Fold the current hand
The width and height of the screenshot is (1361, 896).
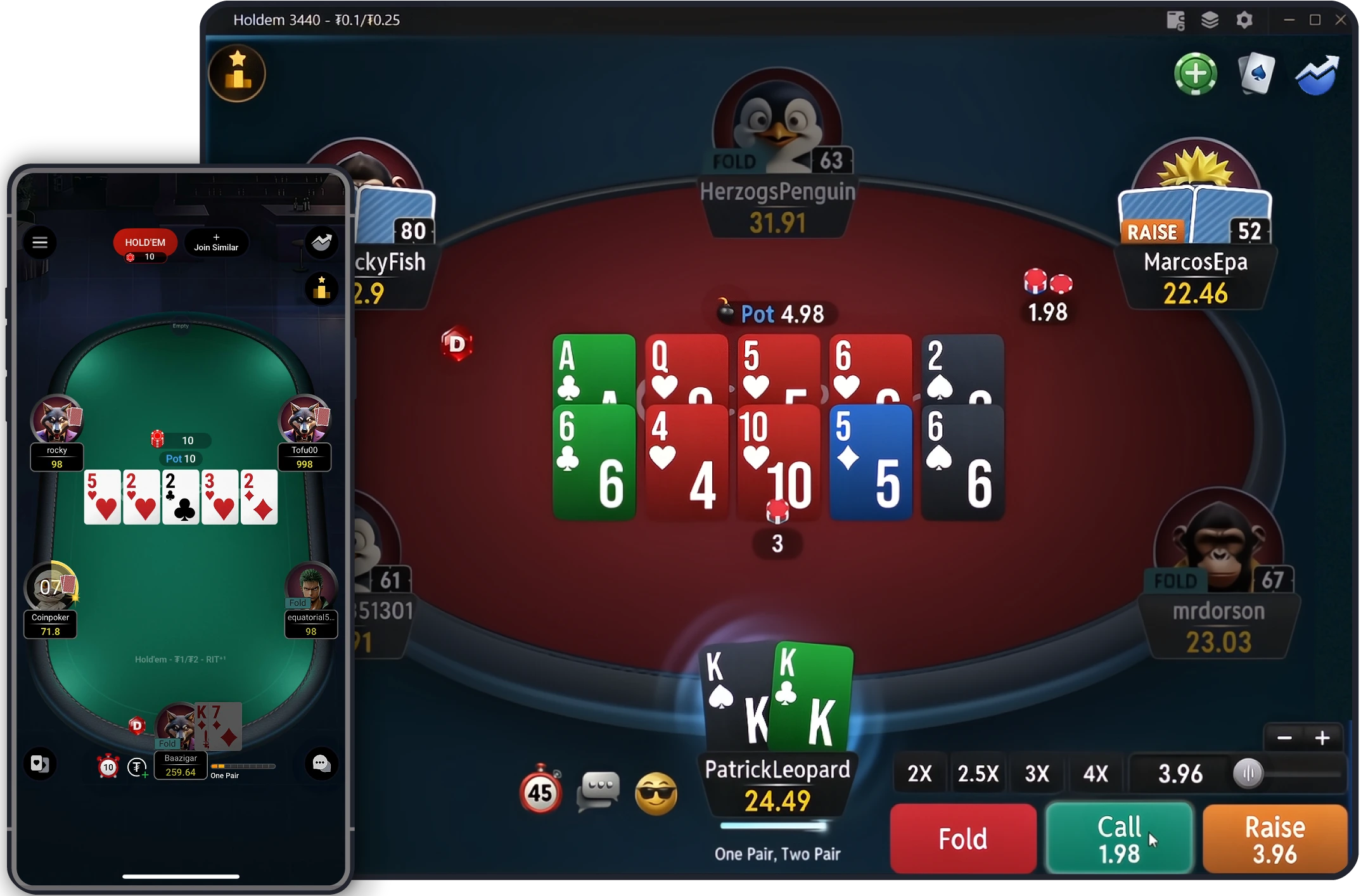[962, 838]
